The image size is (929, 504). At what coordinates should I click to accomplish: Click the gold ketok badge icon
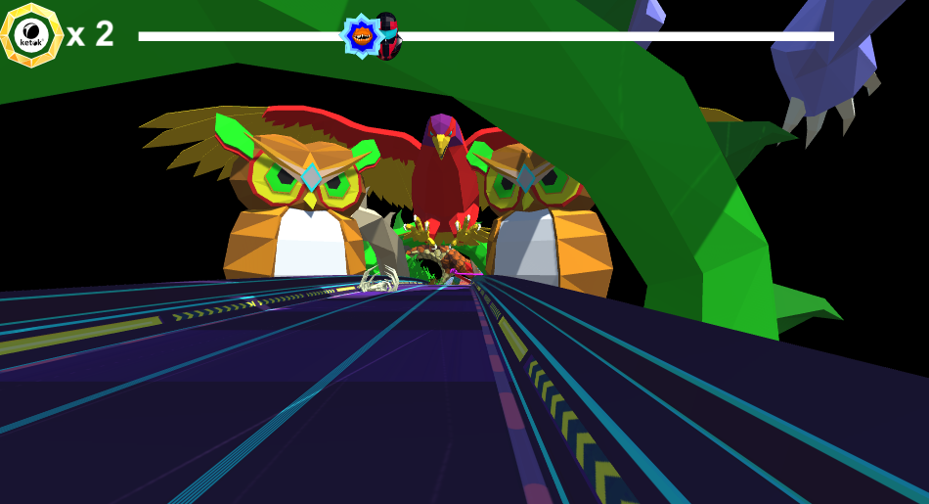pos(32,35)
